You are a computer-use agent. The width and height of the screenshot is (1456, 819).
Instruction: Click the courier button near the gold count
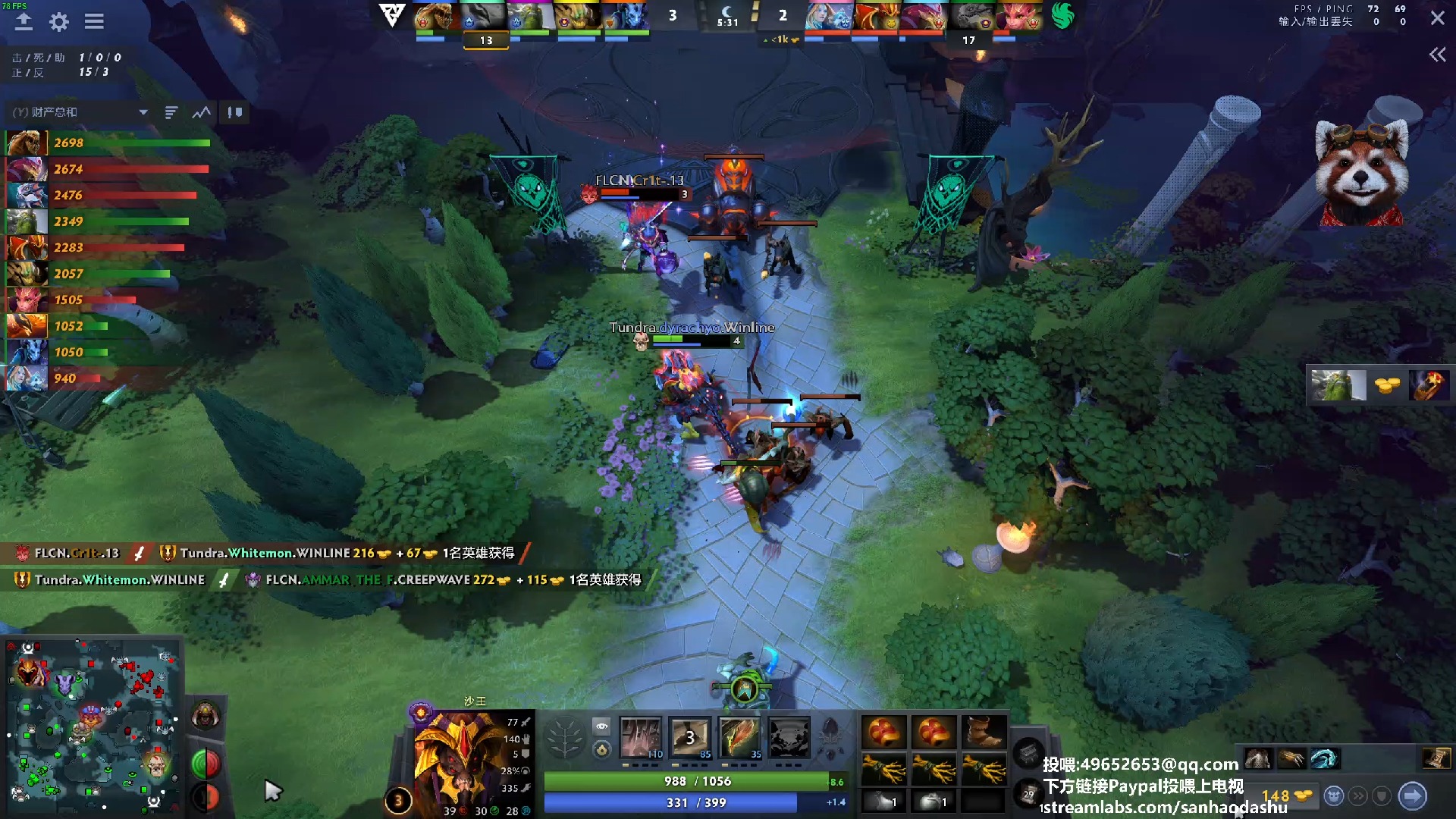pyautogui.click(x=1333, y=796)
